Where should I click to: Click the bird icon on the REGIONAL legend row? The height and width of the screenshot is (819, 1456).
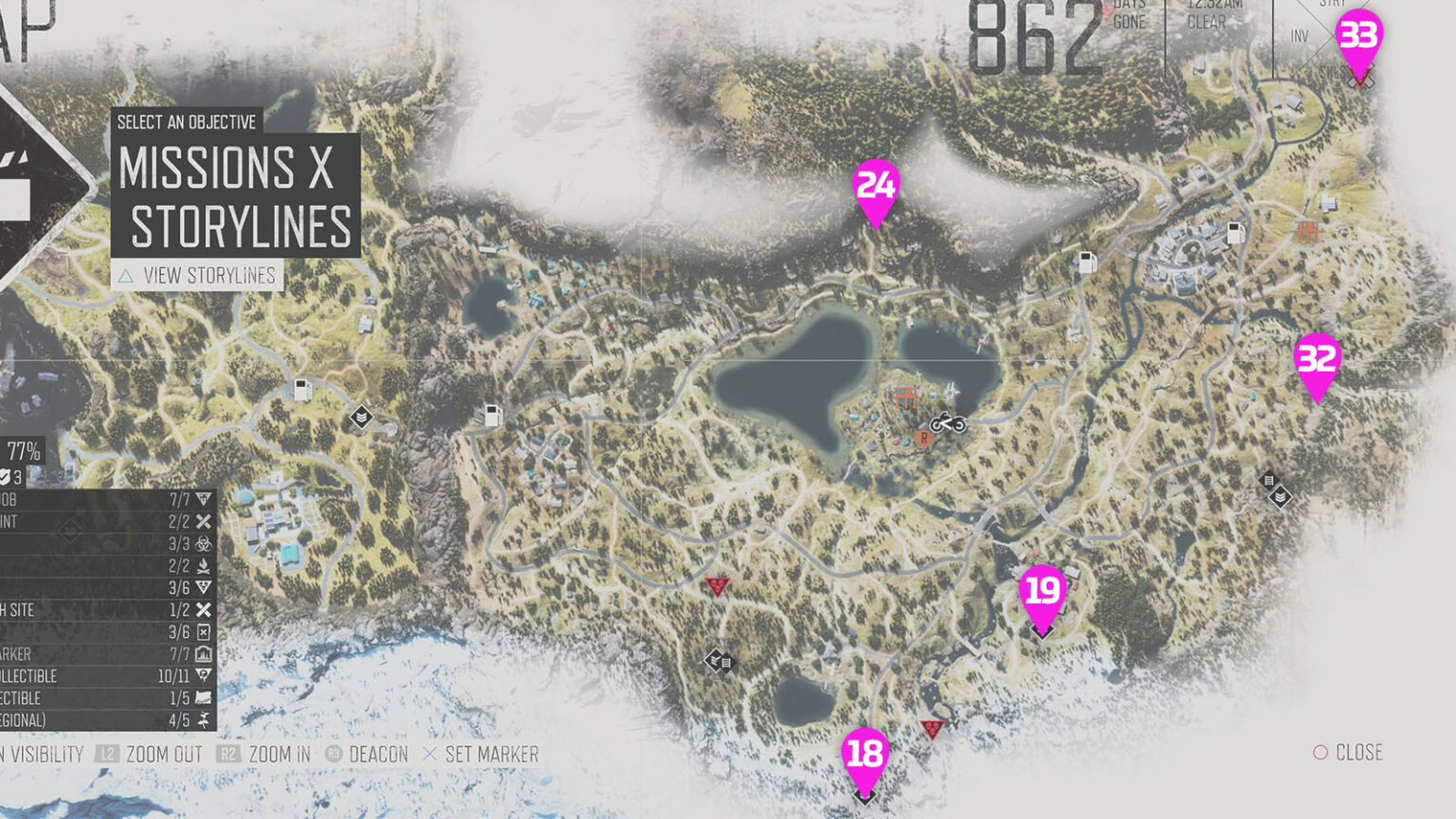click(206, 720)
